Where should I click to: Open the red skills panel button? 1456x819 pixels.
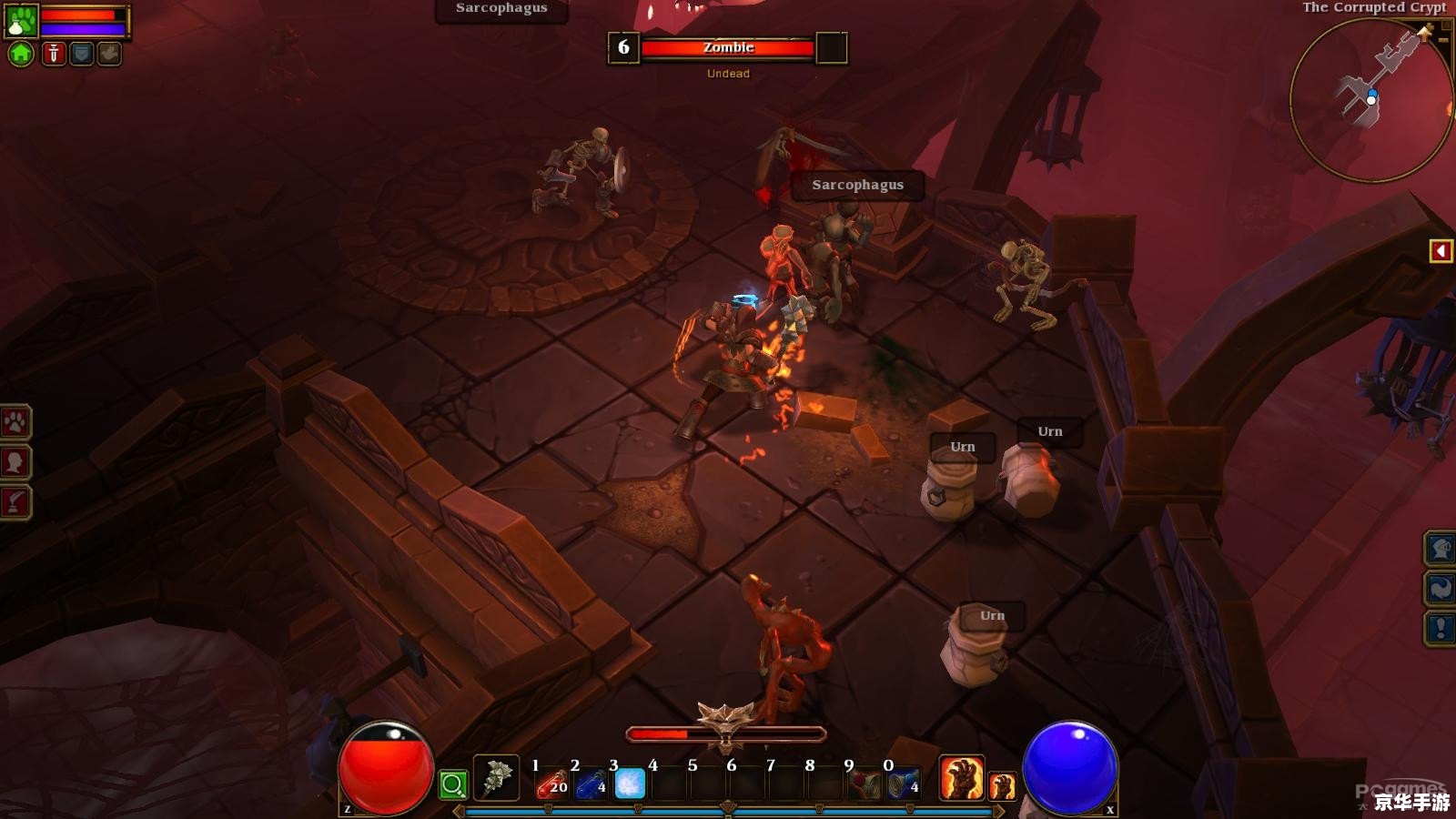[x=15, y=501]
